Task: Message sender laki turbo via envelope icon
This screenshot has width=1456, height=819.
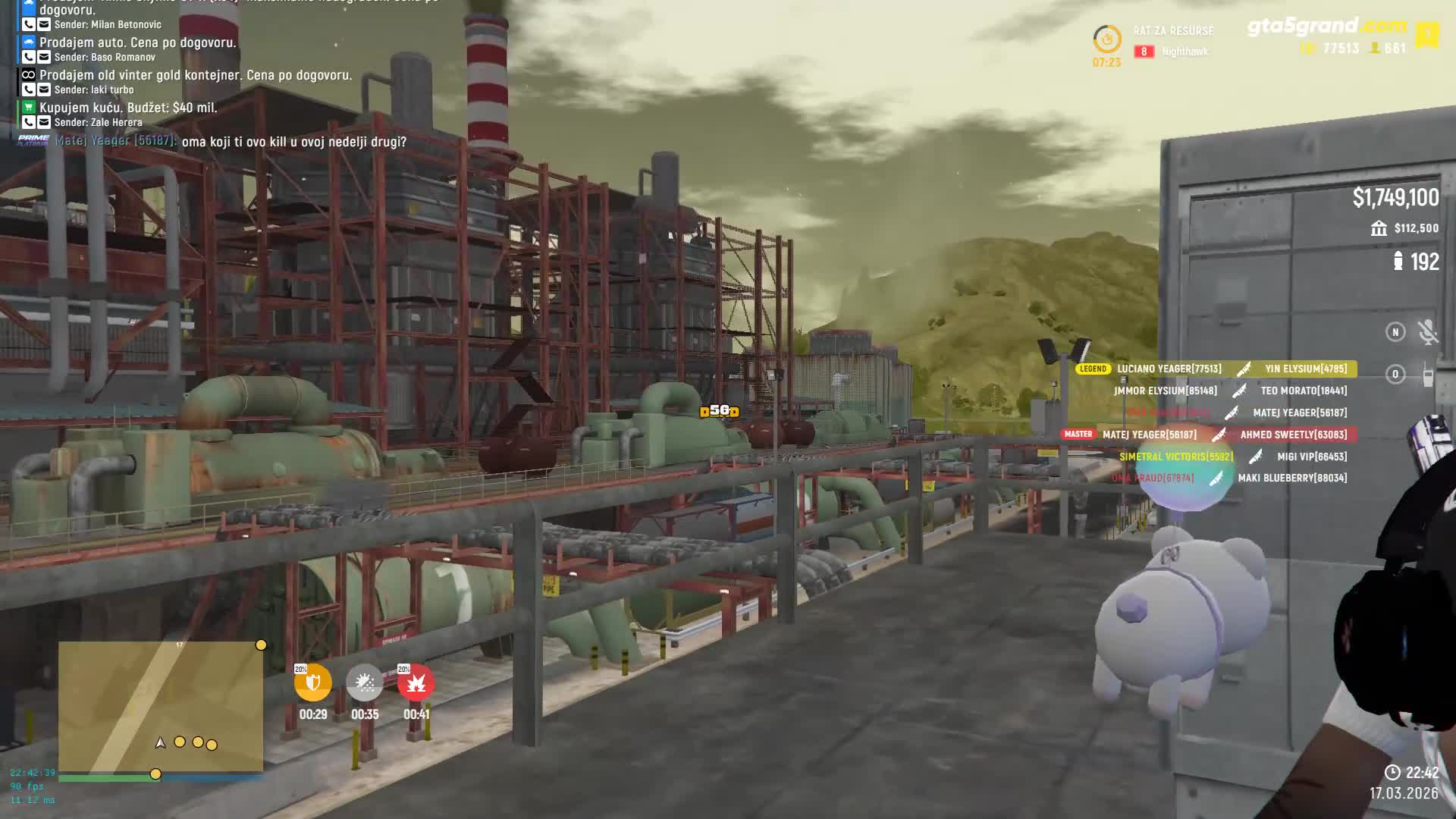Action: click(44, 89)
